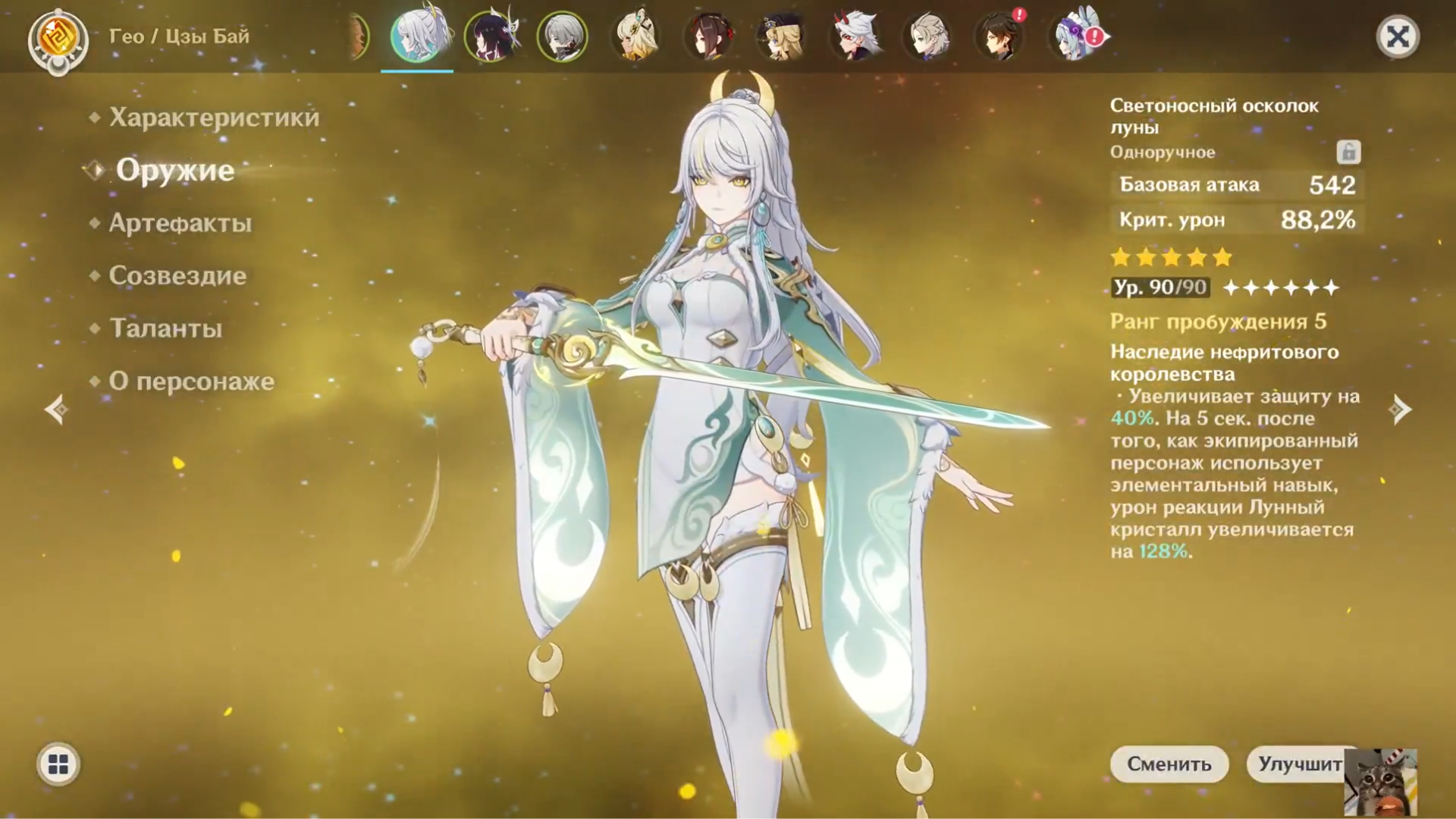Select the Zhongli portrait with red alert
1456x819 pixels.
point(999,36)
